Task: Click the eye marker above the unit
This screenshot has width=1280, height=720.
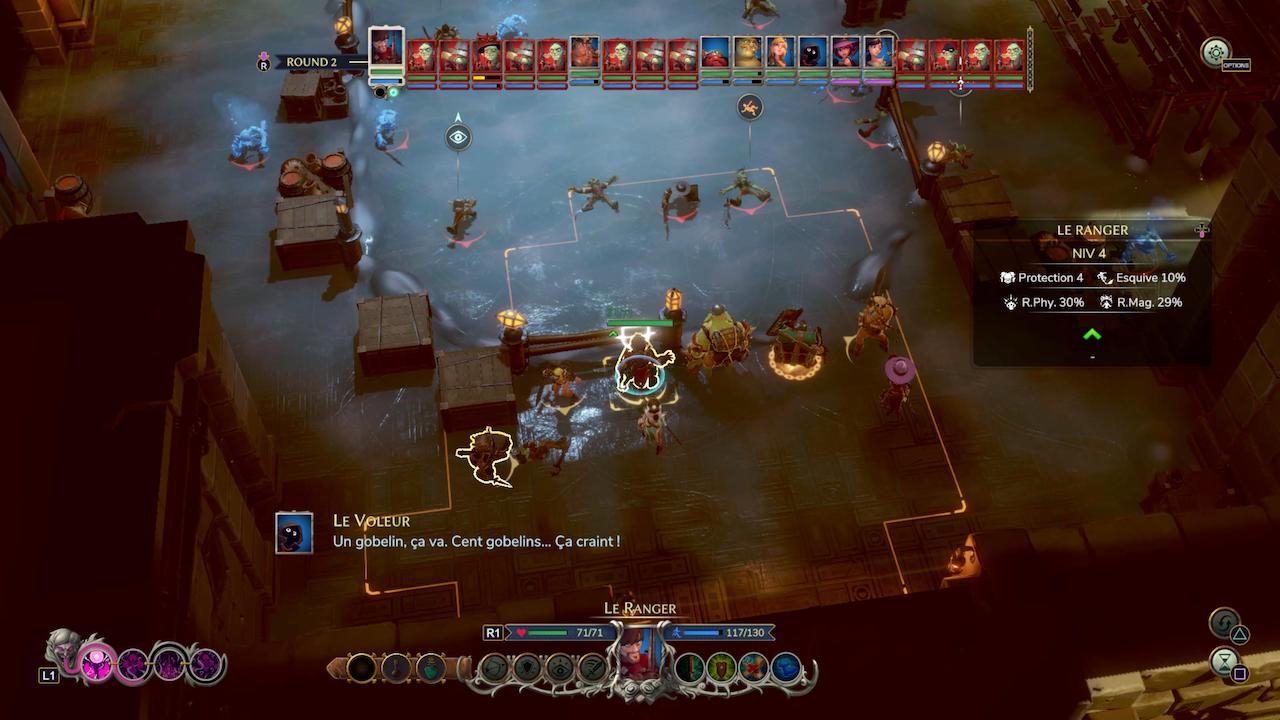Action: point(458,137)
